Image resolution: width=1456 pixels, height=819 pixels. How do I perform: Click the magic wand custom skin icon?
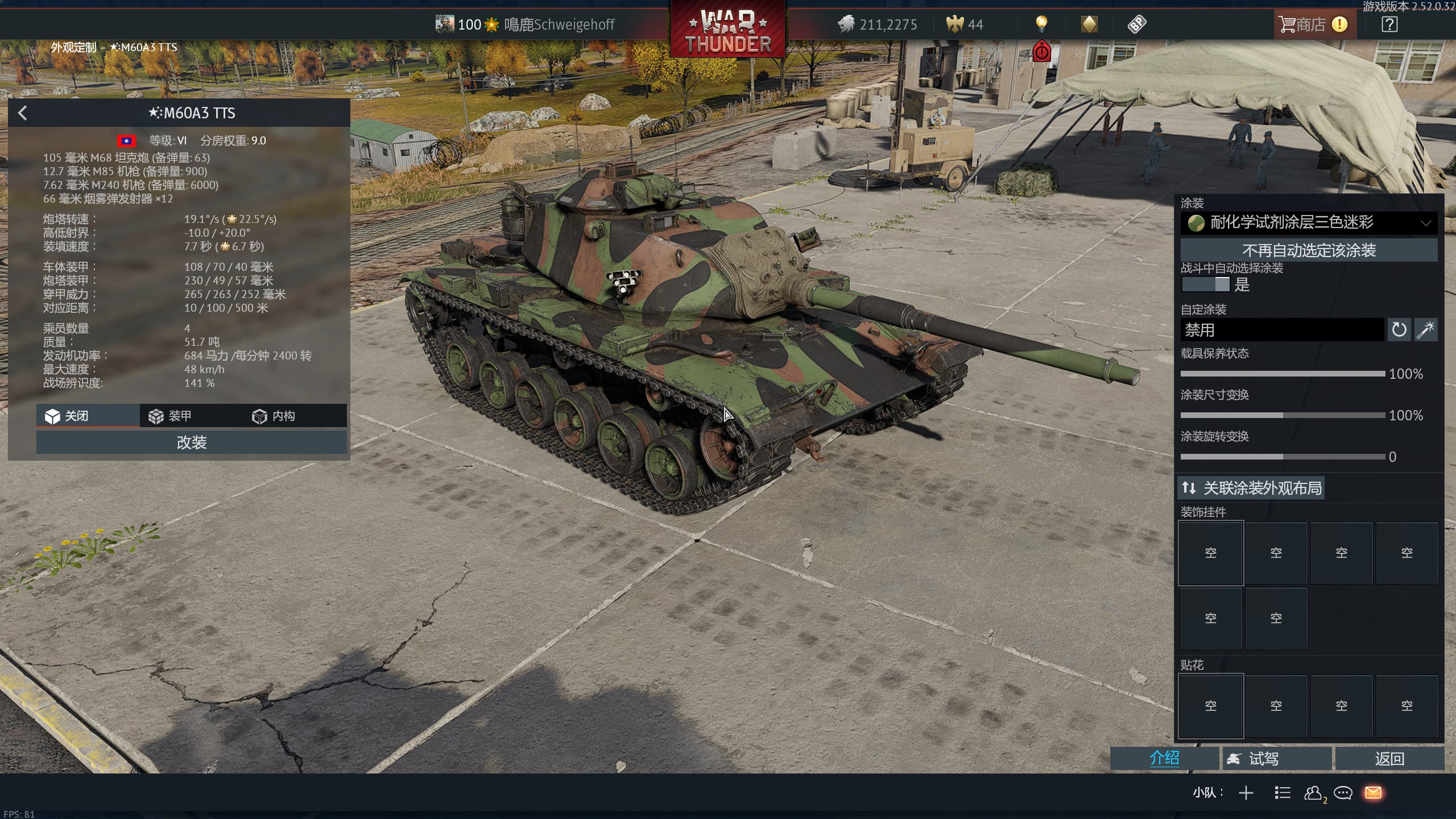(1426, 330)
